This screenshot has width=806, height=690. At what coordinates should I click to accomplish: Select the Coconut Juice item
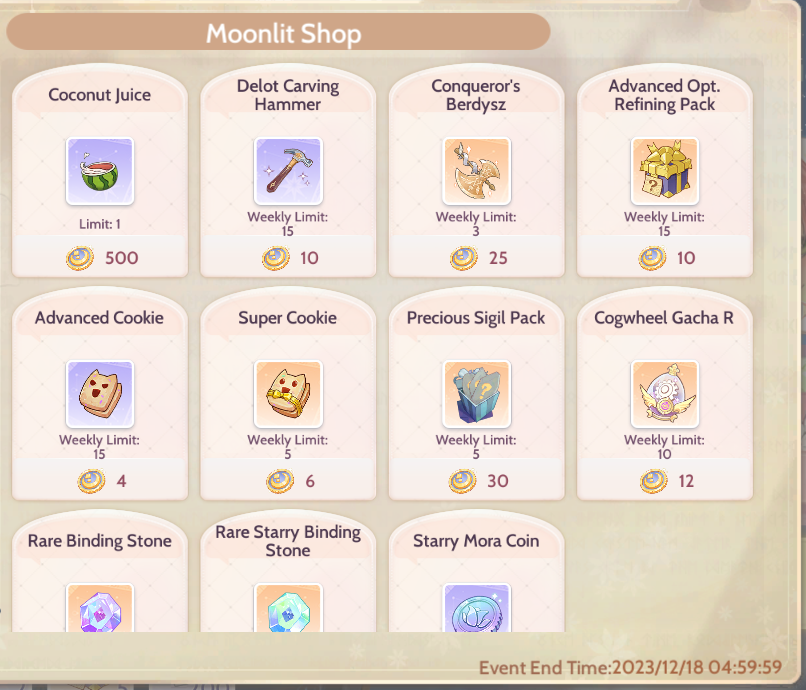point(99,171)
